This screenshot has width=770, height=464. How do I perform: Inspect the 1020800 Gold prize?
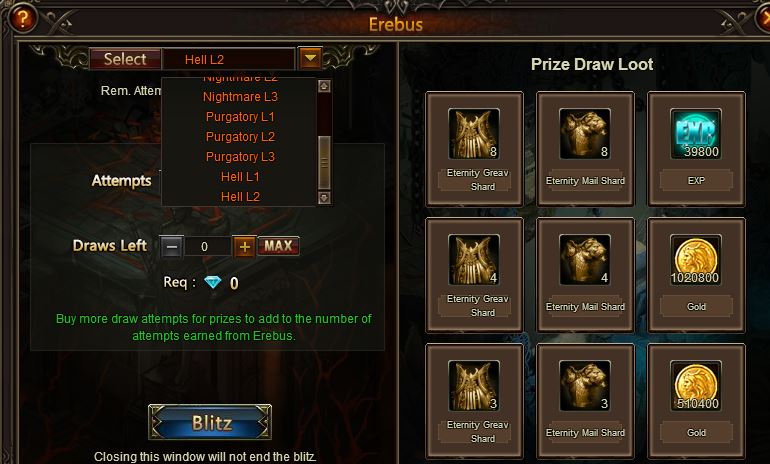pos(696,264)
